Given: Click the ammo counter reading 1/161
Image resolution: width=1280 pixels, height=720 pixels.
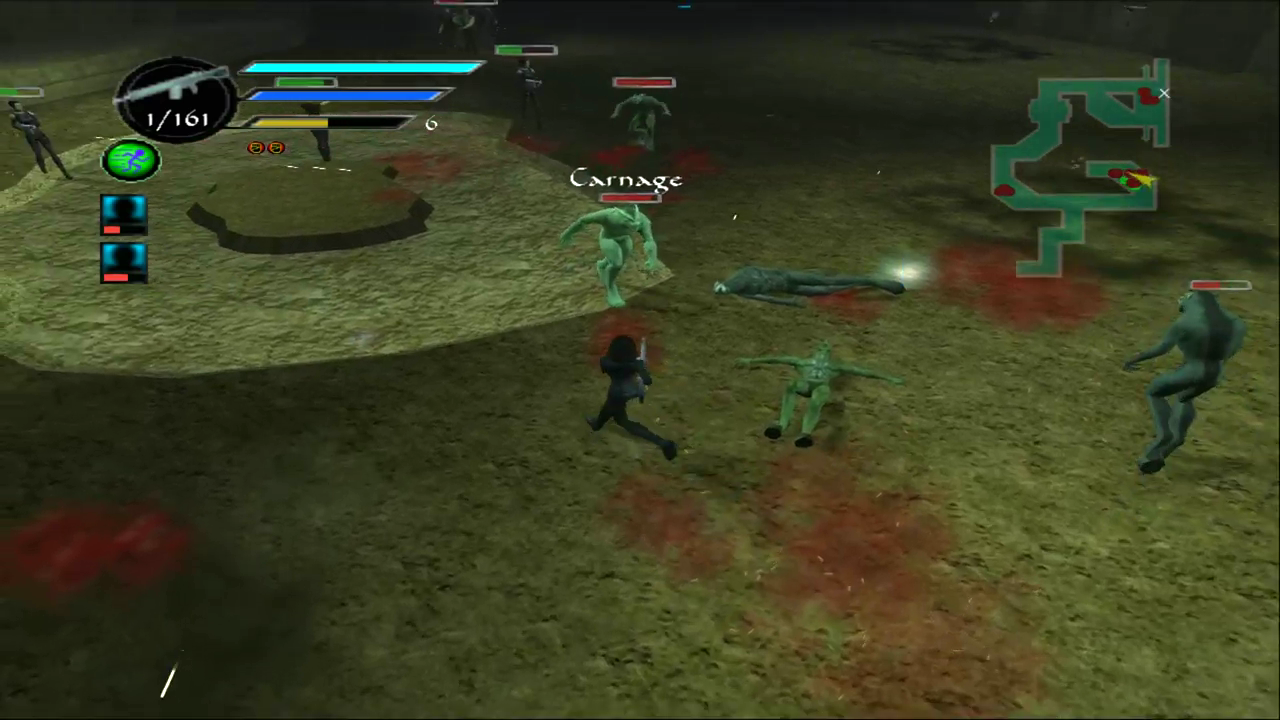Looking at the screenshot, I should point(178,120).
